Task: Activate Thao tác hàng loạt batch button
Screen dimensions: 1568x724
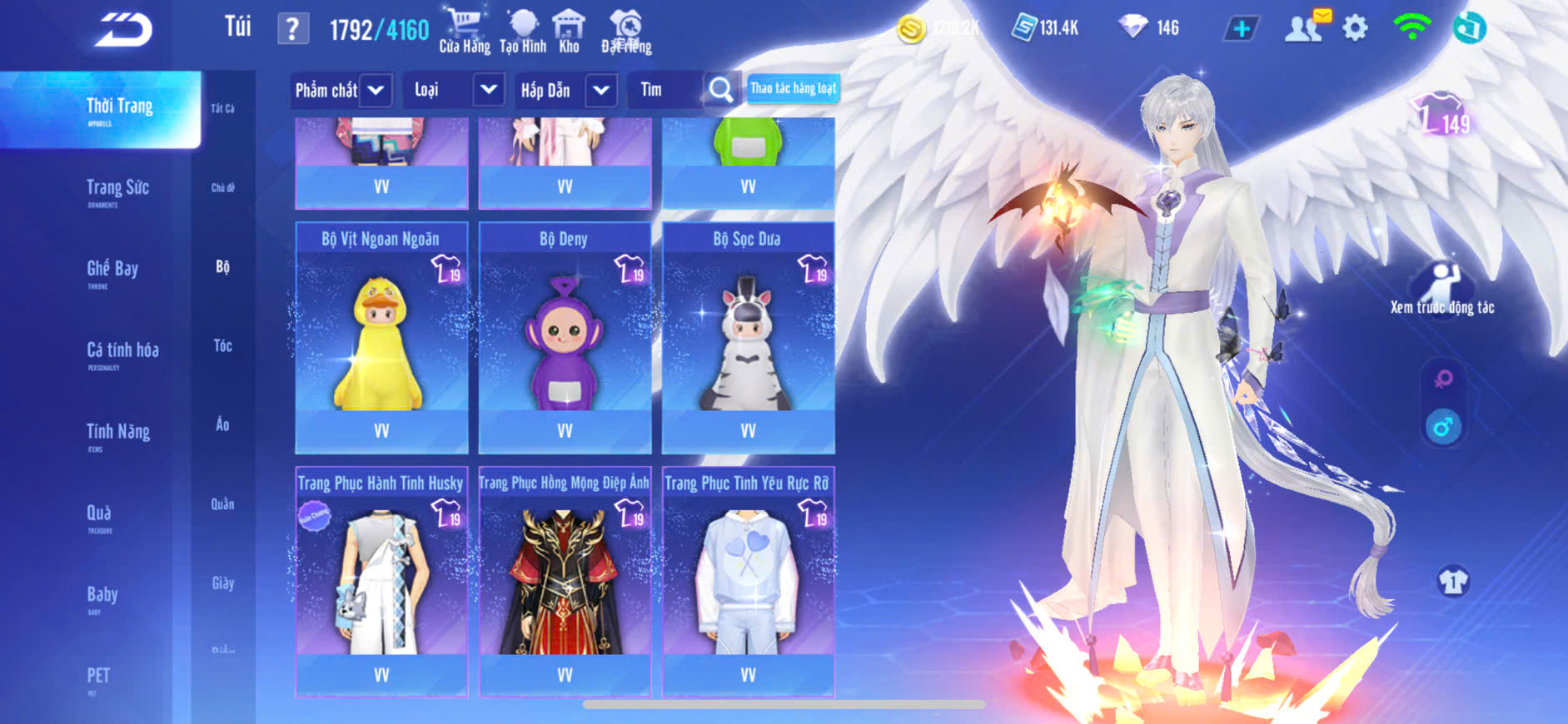Action: (793, 88)
